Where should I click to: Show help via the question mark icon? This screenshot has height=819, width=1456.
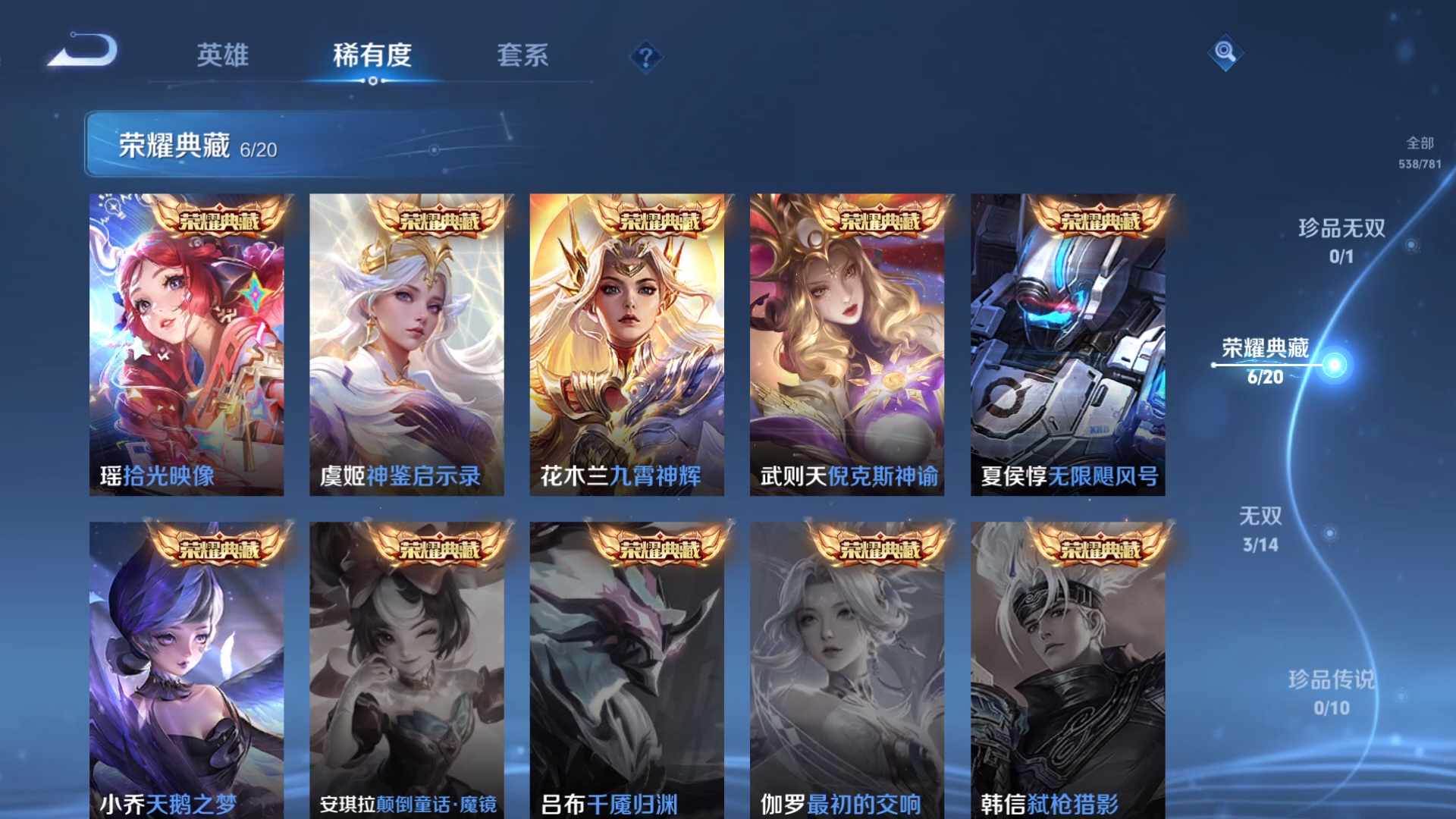(646, 57)
